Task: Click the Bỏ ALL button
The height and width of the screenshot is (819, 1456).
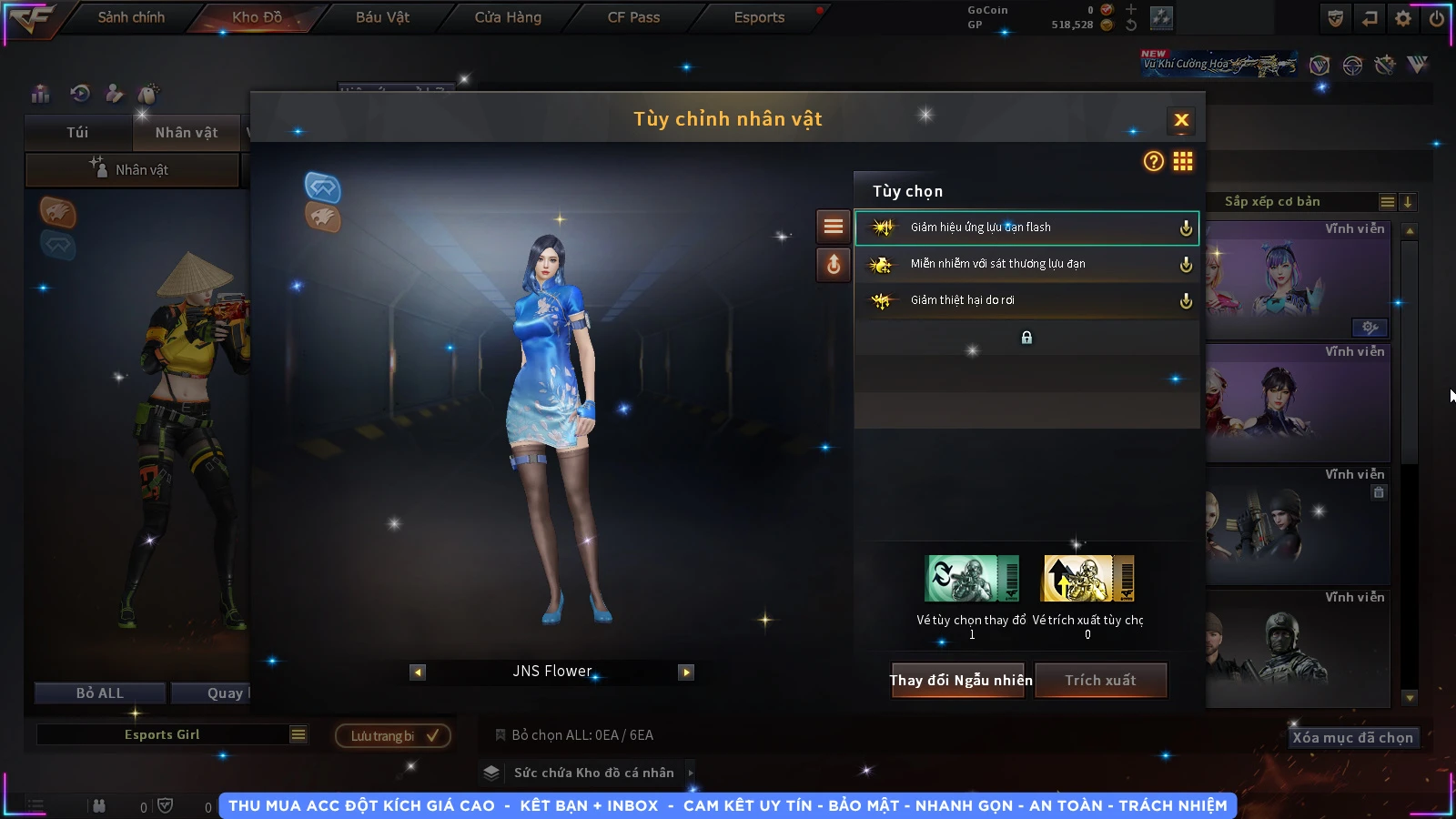Action: pyautogui.click(x=99, y=693)
